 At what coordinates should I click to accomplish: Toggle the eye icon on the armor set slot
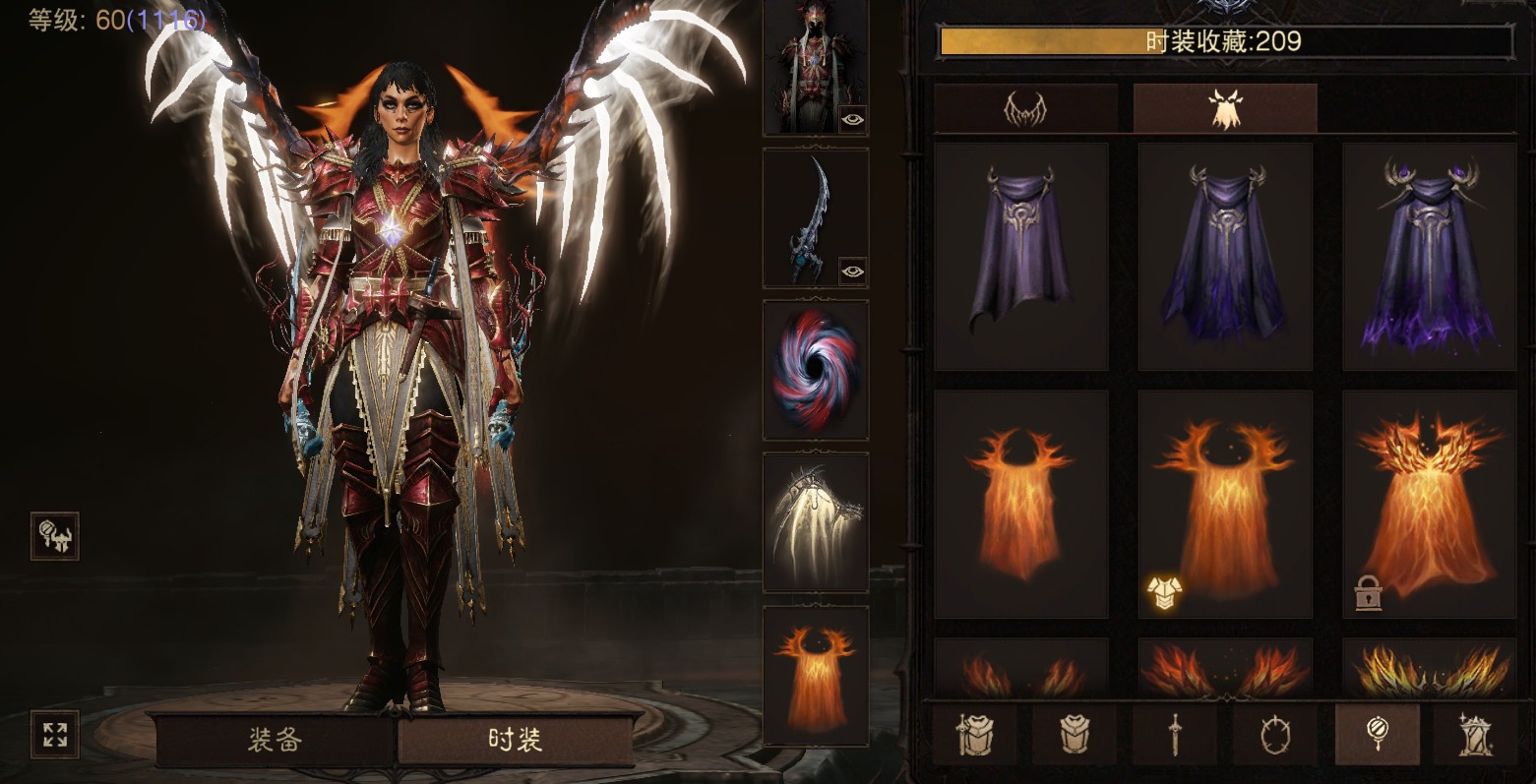coord(852,119)
